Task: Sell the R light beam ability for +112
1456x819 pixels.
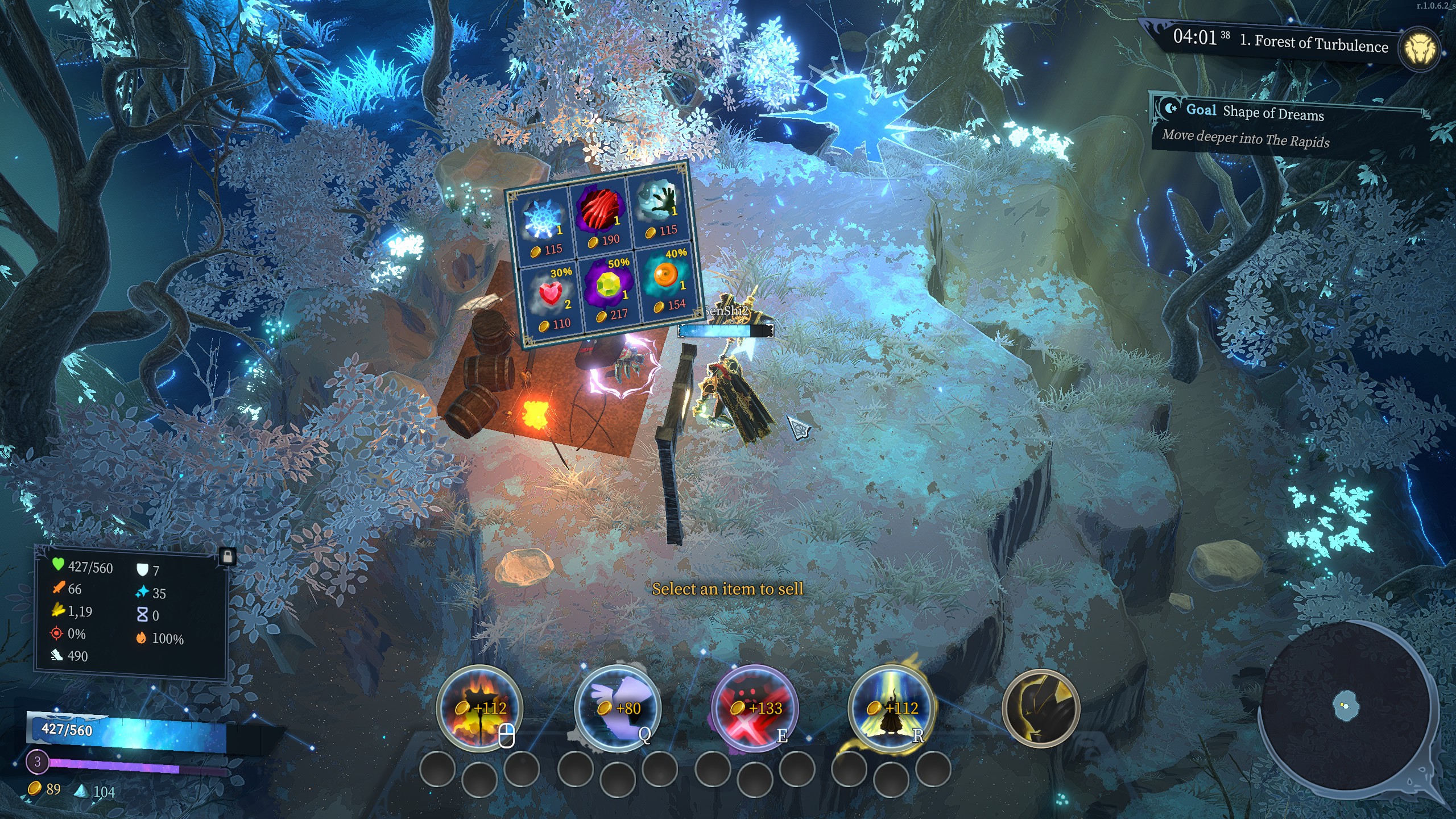Action: [891, 708]
